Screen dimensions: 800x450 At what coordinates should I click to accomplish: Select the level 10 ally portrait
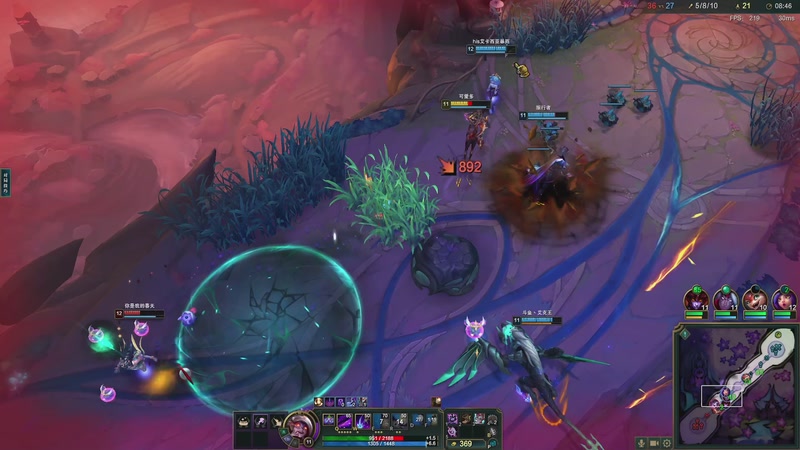click(x=755, y=299)
